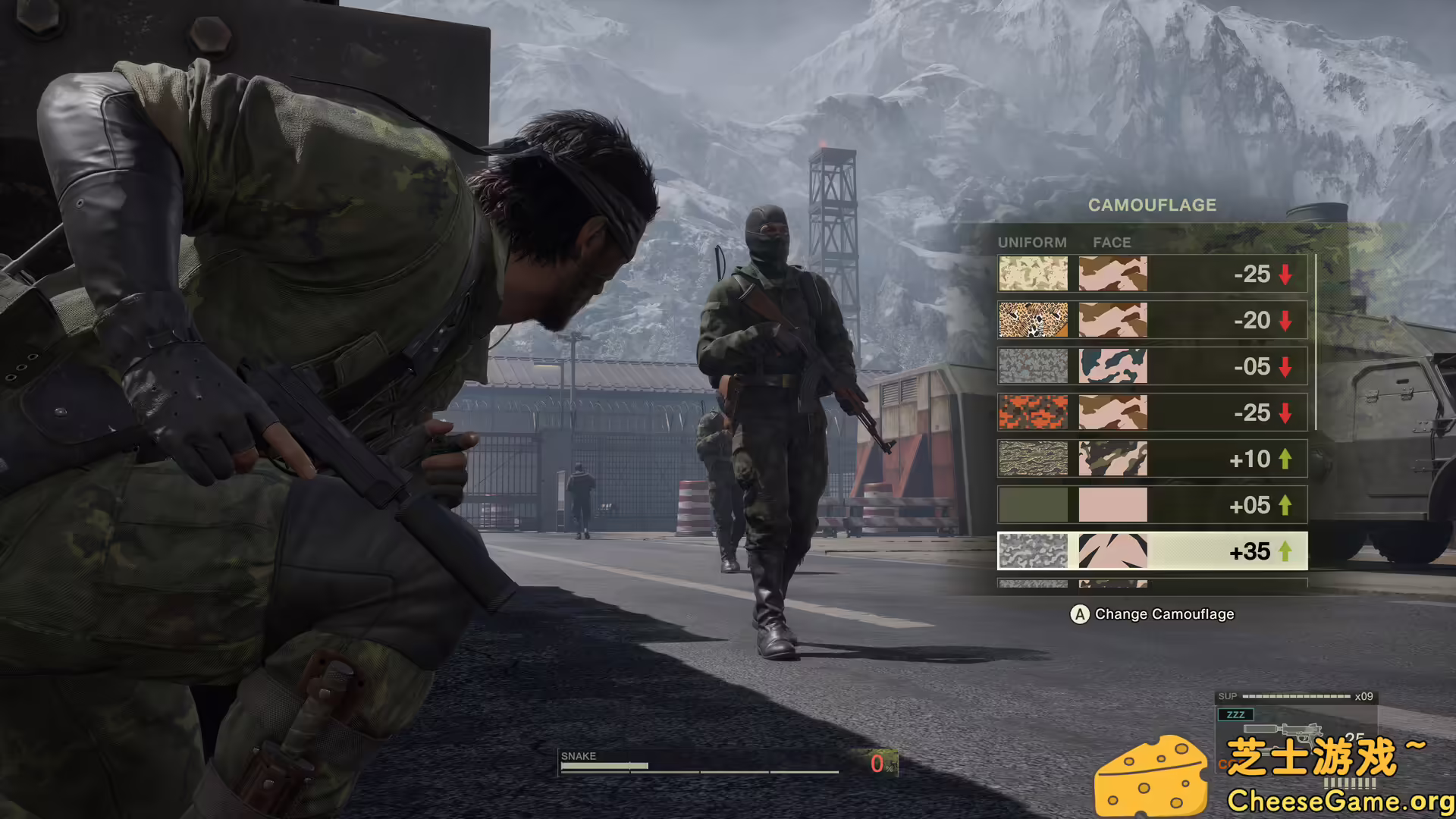Select the tiger stripe uniform camo swatch
The image size is (1456, 819).
pyautogui.click(x=1033, y=459)
